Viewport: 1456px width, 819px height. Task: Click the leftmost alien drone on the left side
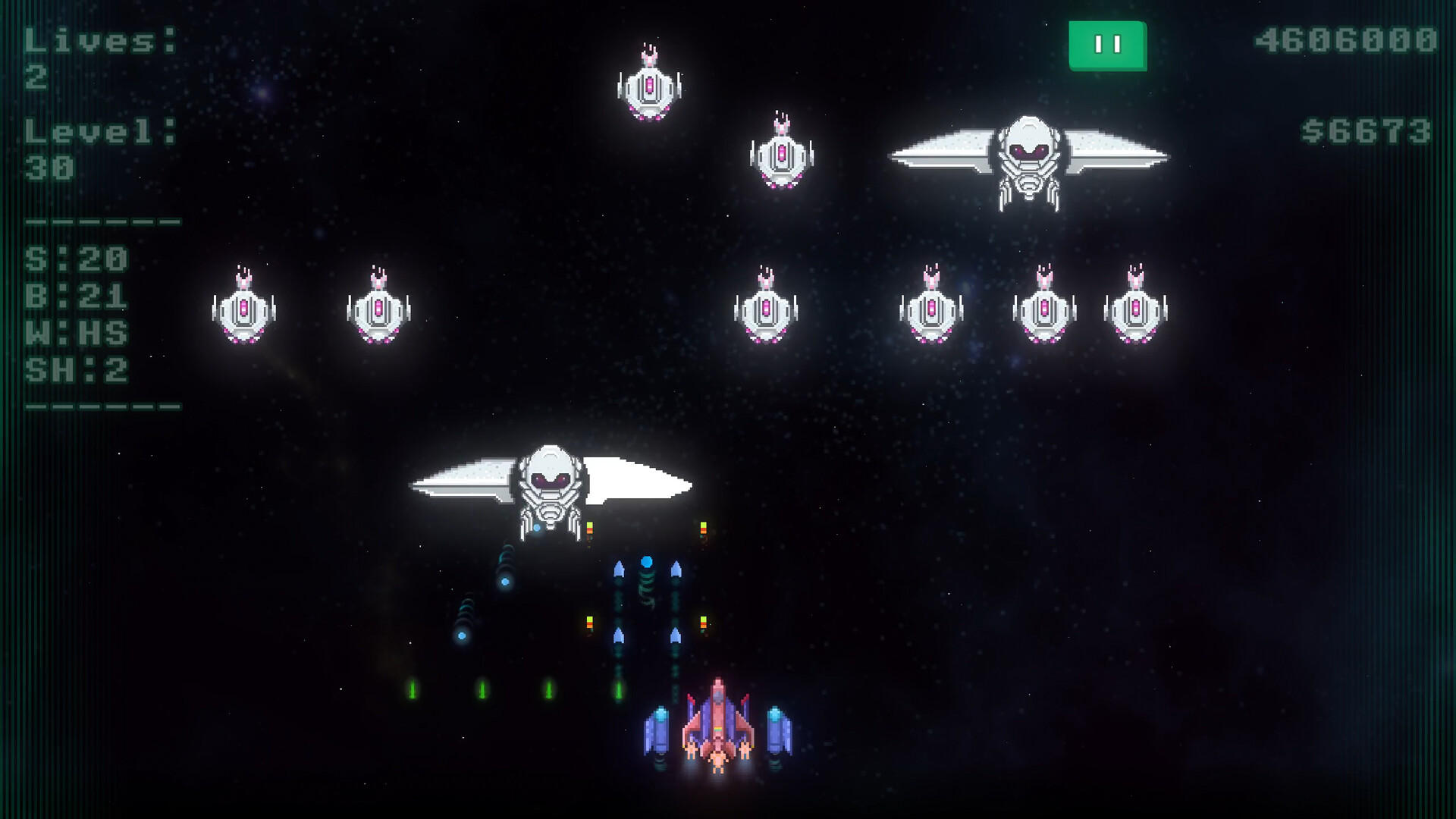point(243,311)
